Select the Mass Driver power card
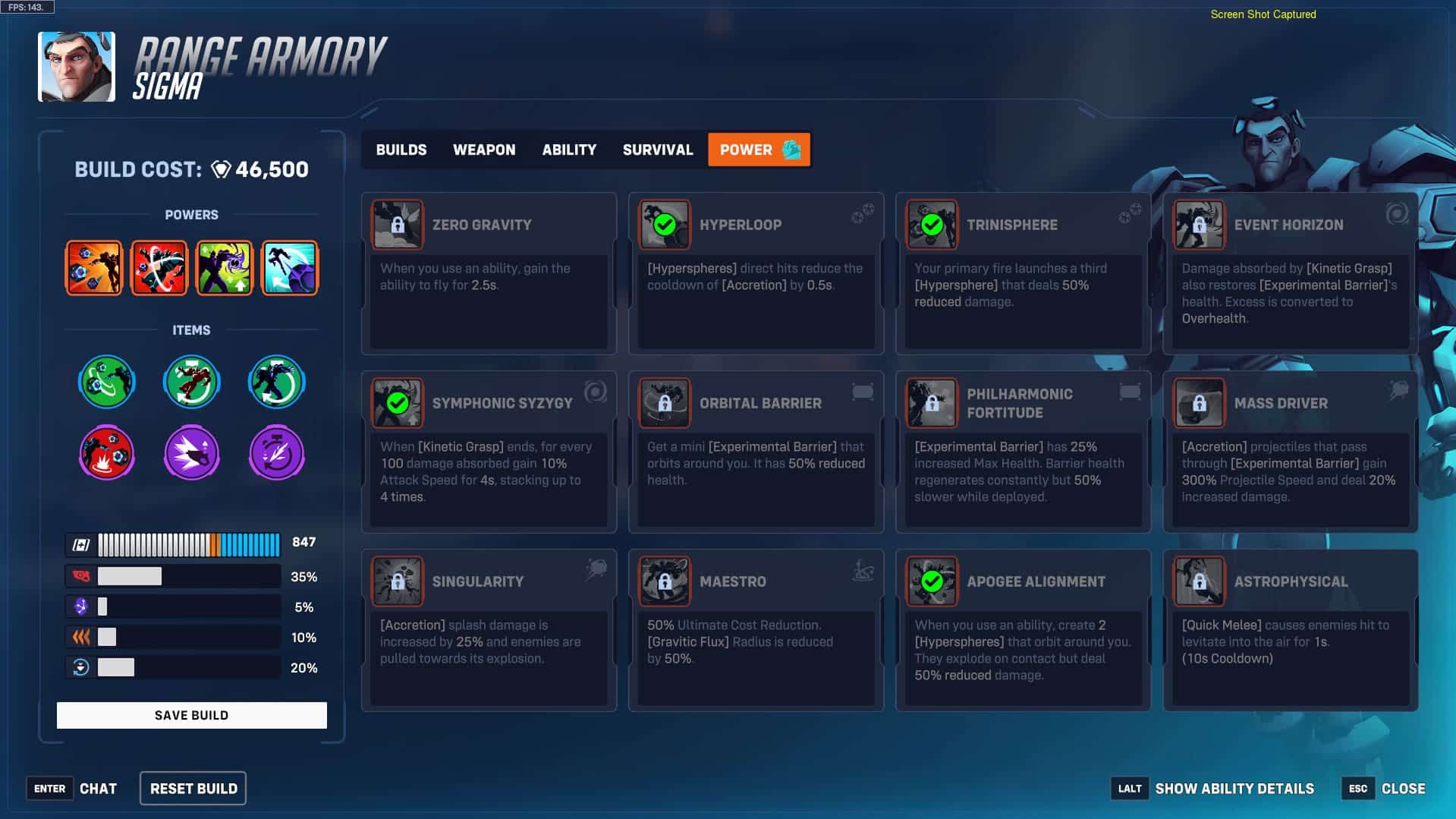This screenshot has width=1456, height=819. [x=1289, y=448]
